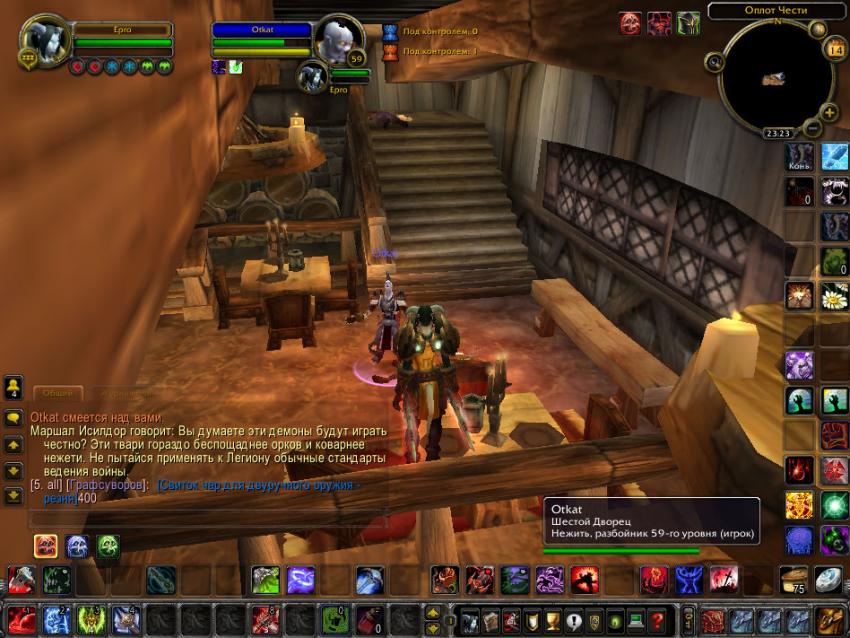Use the item stack showing 75
The image size is (850, 638).
pos(795,579)
